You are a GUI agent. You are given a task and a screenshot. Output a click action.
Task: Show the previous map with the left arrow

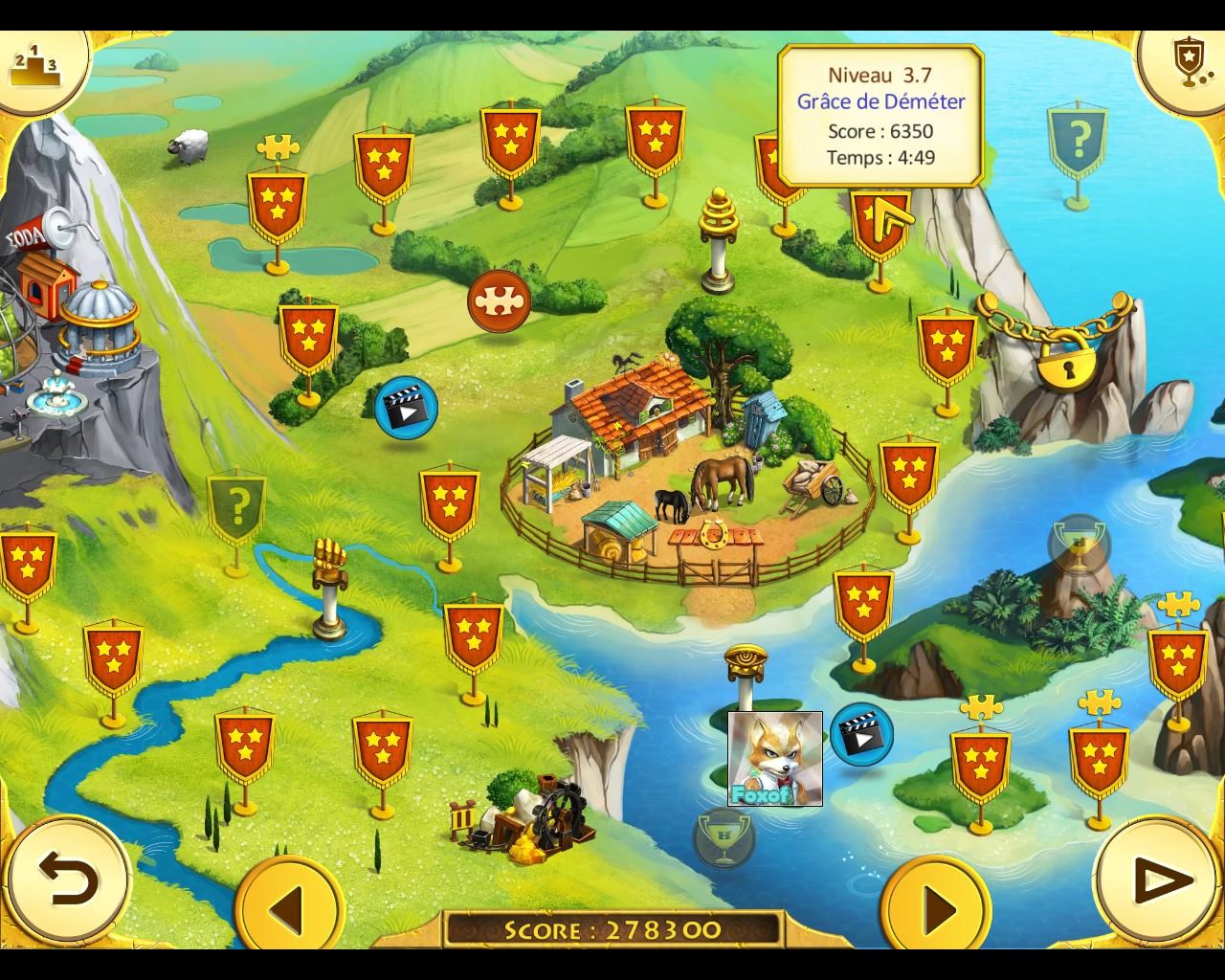[289, 905]
